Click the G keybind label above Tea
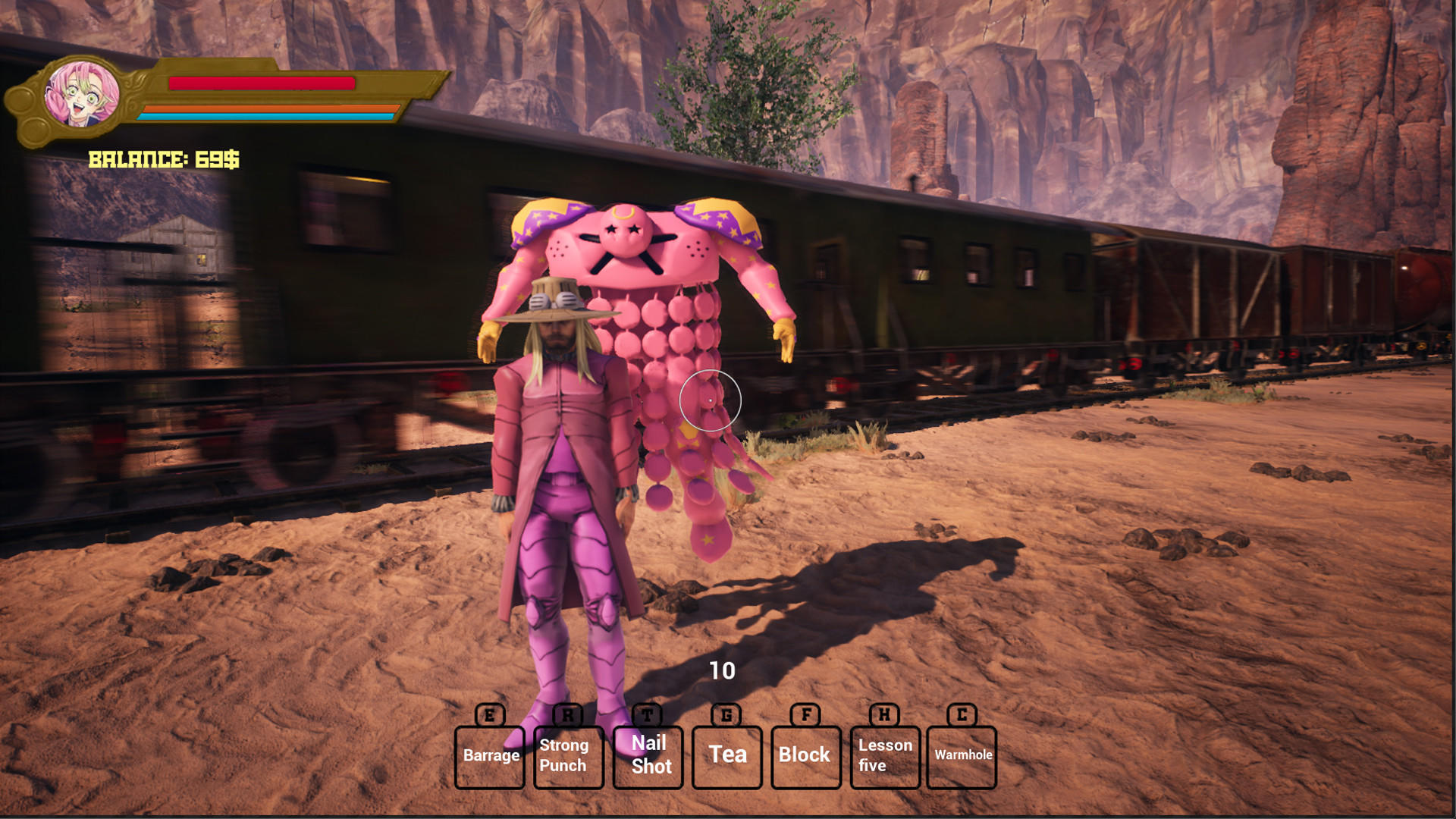 (x=726, y=714)
